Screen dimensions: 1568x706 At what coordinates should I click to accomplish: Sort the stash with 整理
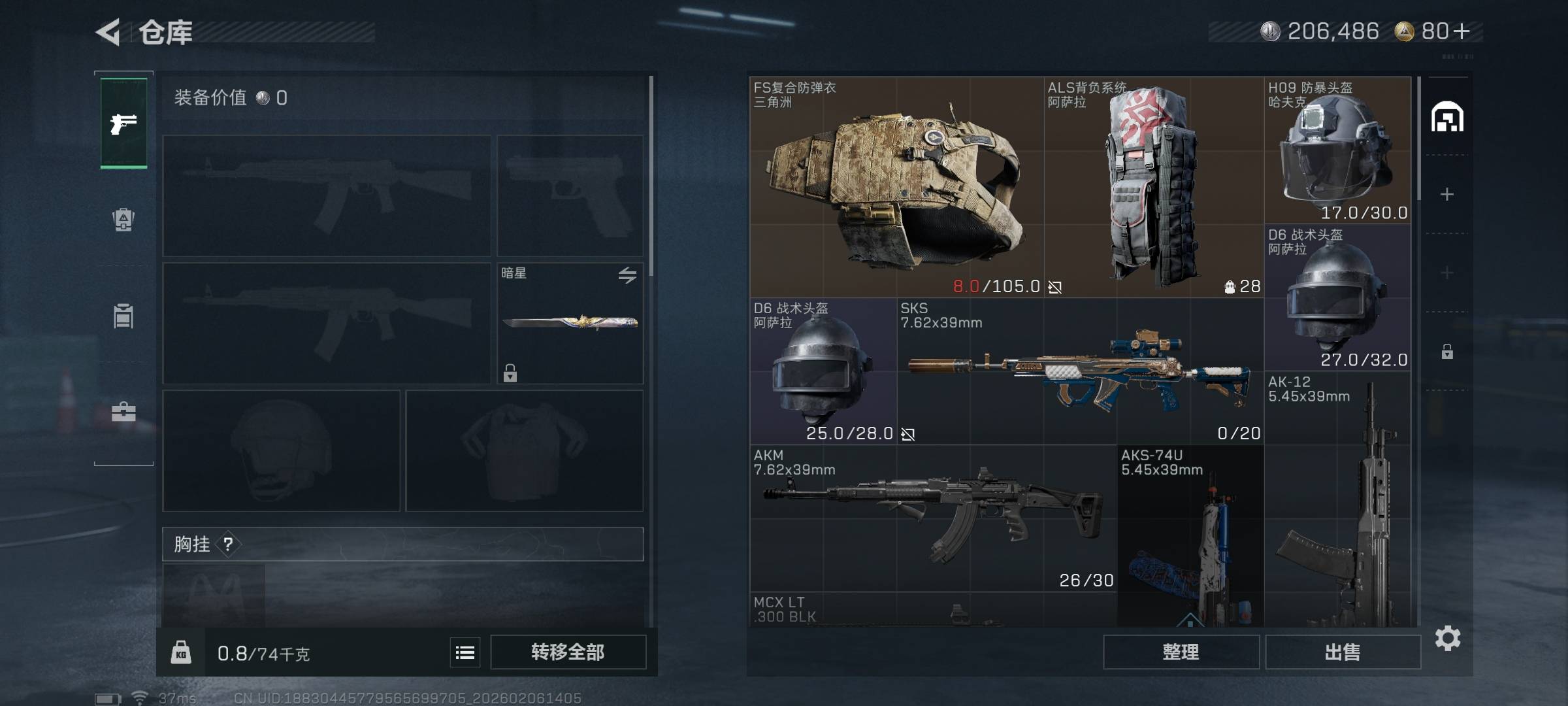click(x=1181, y=652)
